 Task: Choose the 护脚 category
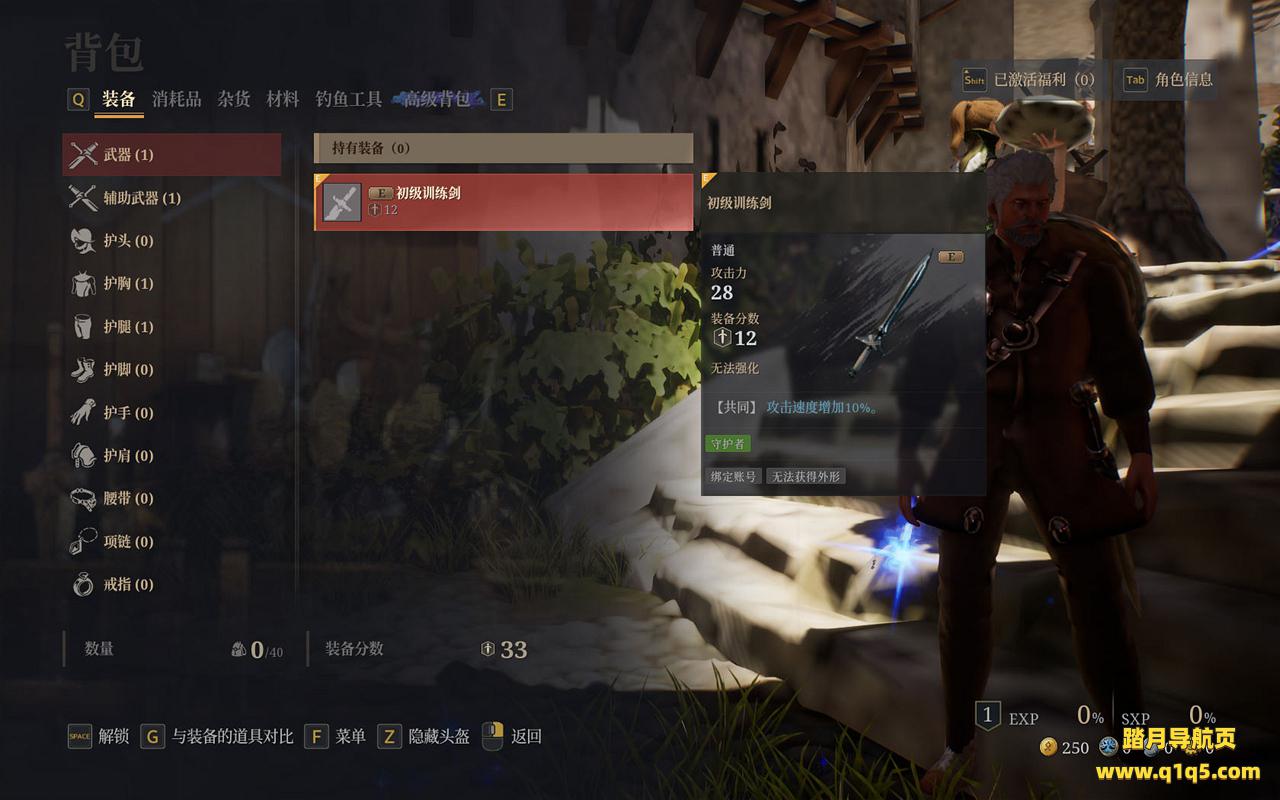pos(128,370)
